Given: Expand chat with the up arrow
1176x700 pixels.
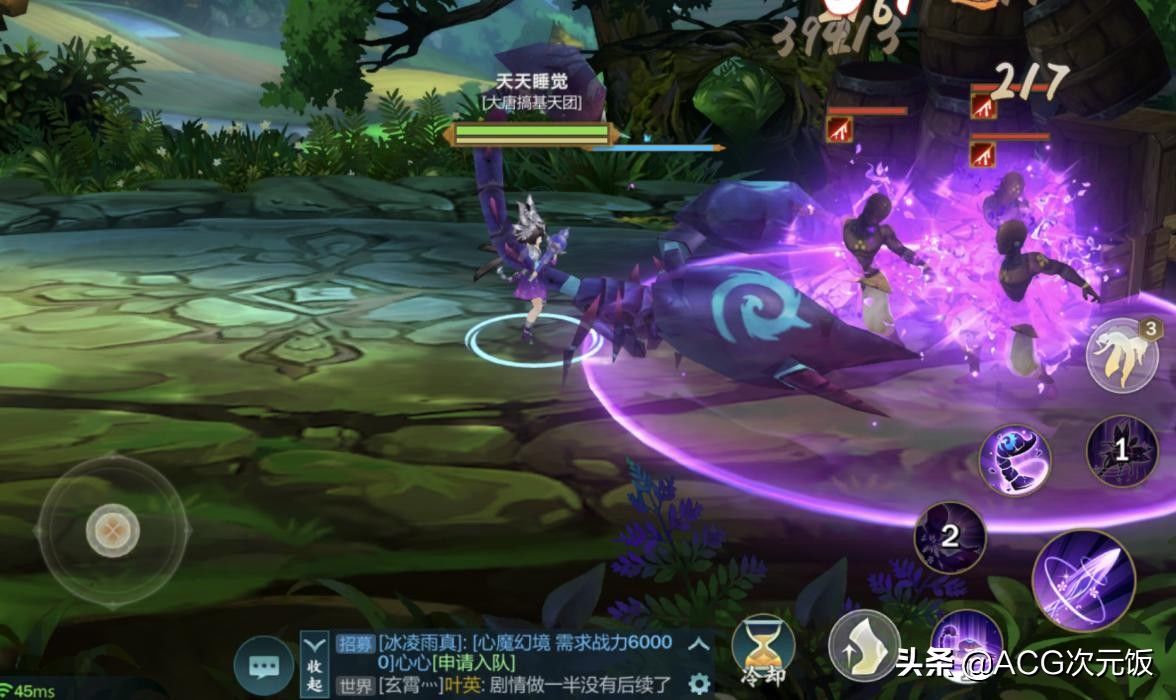Looking at the screenshot, I should [700, 644].
